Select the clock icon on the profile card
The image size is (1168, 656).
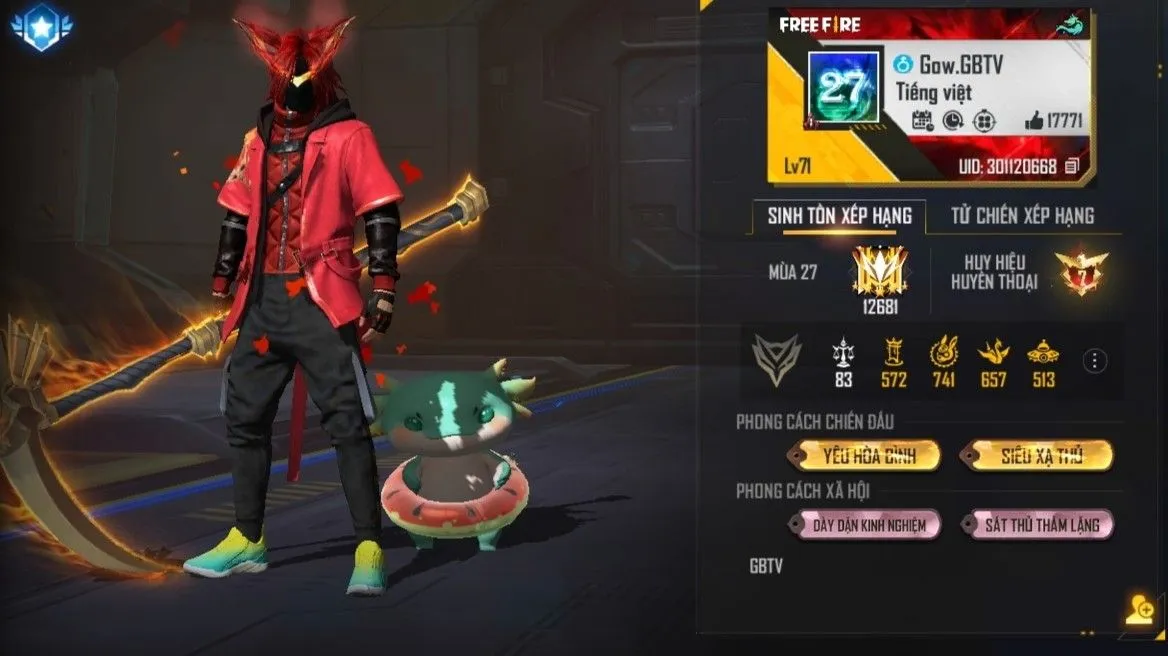[x=953, y=121]
